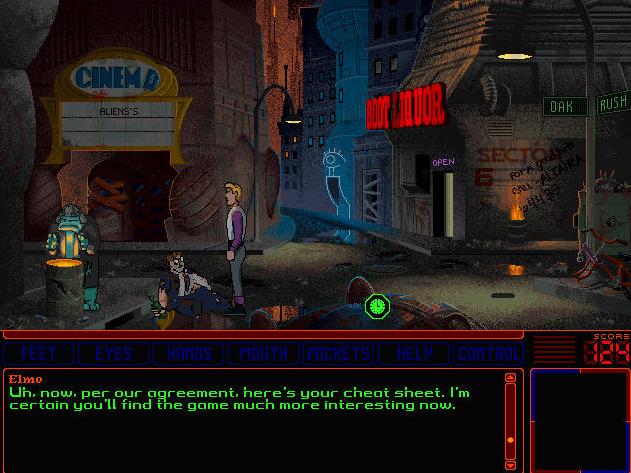Open the CONTROL panel
631x473 pixels.
[488, 353]
